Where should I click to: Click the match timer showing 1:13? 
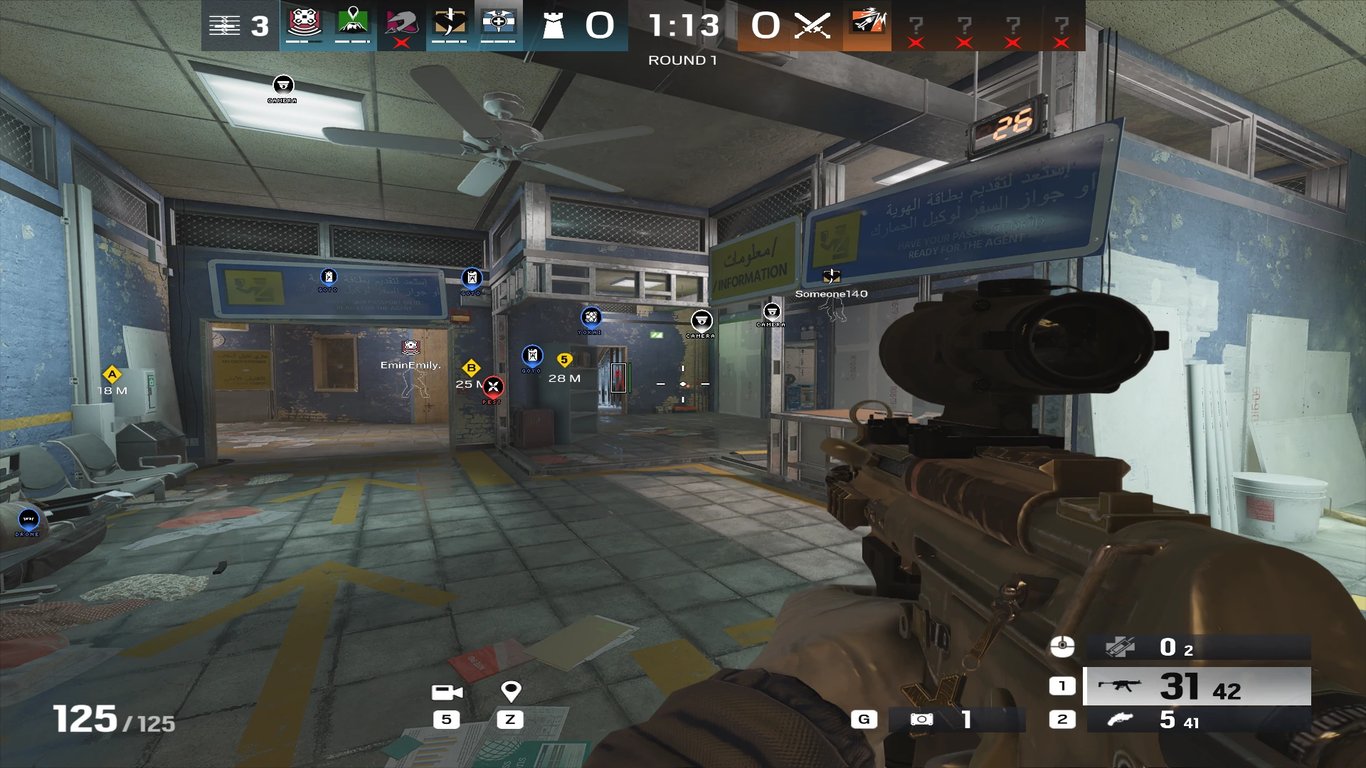click(682, 25)
